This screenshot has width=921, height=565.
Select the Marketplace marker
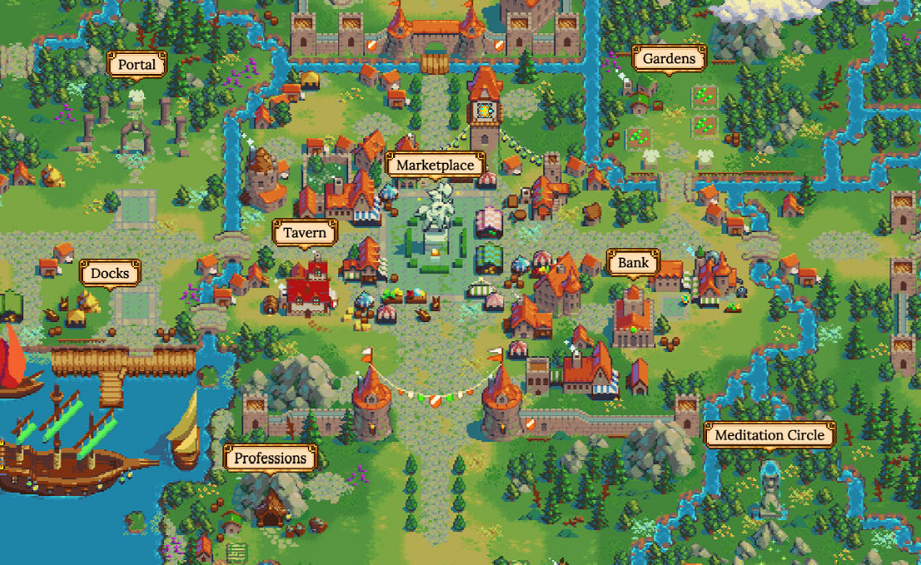pyautogui.click(x=435, y=165)
